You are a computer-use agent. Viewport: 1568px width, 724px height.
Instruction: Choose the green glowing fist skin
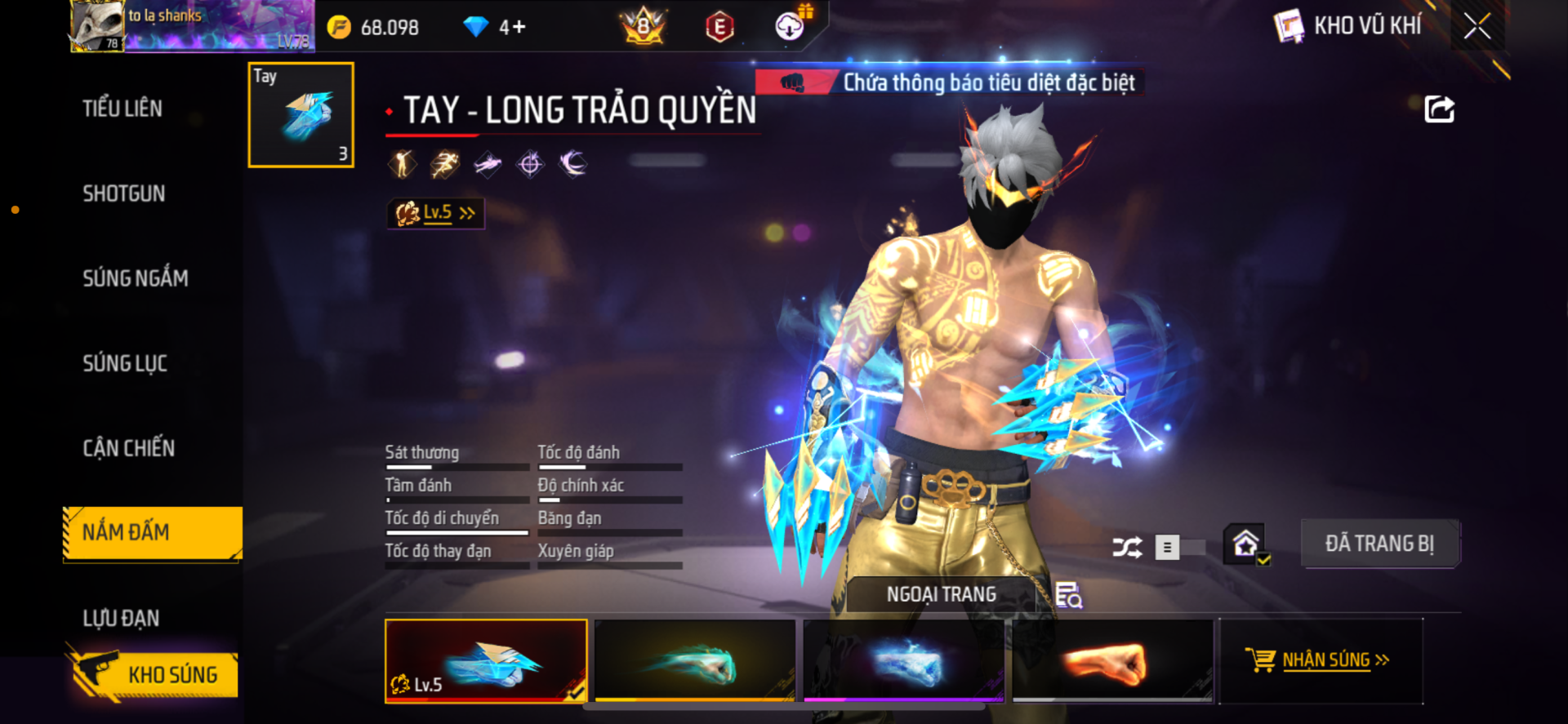[695, 660]
